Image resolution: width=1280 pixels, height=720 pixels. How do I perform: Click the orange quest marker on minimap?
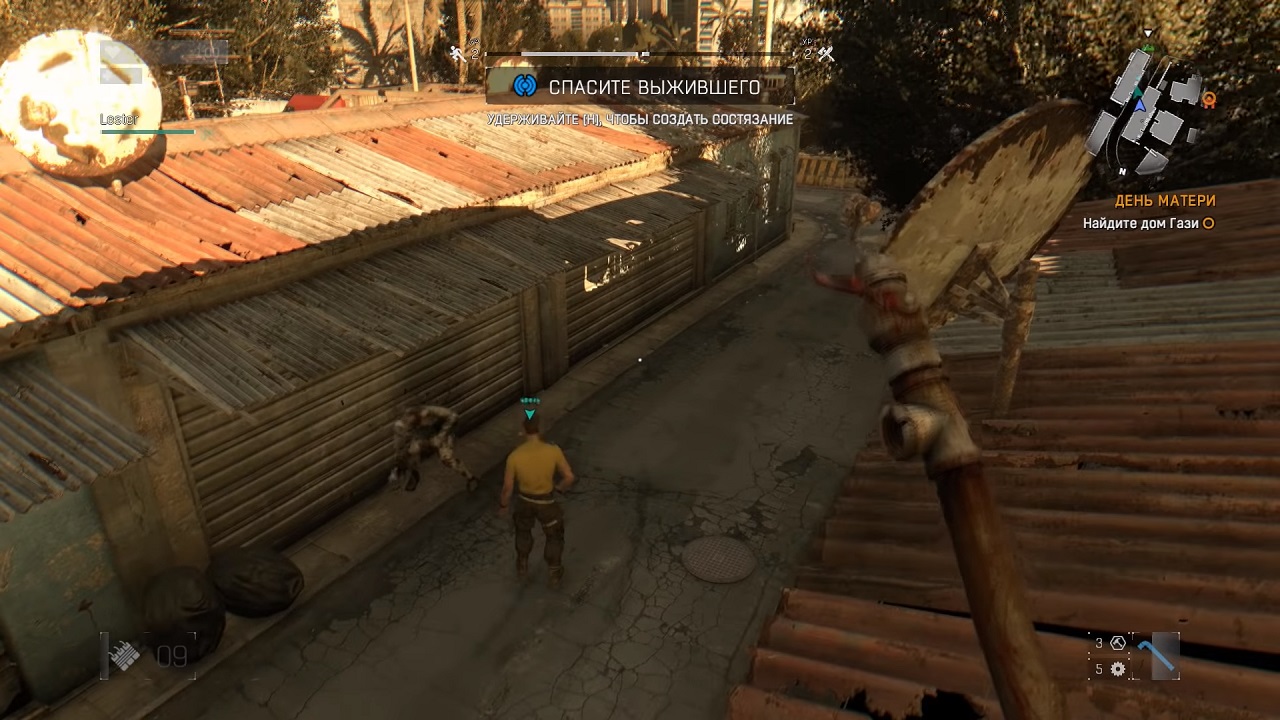click(1208, 98)
